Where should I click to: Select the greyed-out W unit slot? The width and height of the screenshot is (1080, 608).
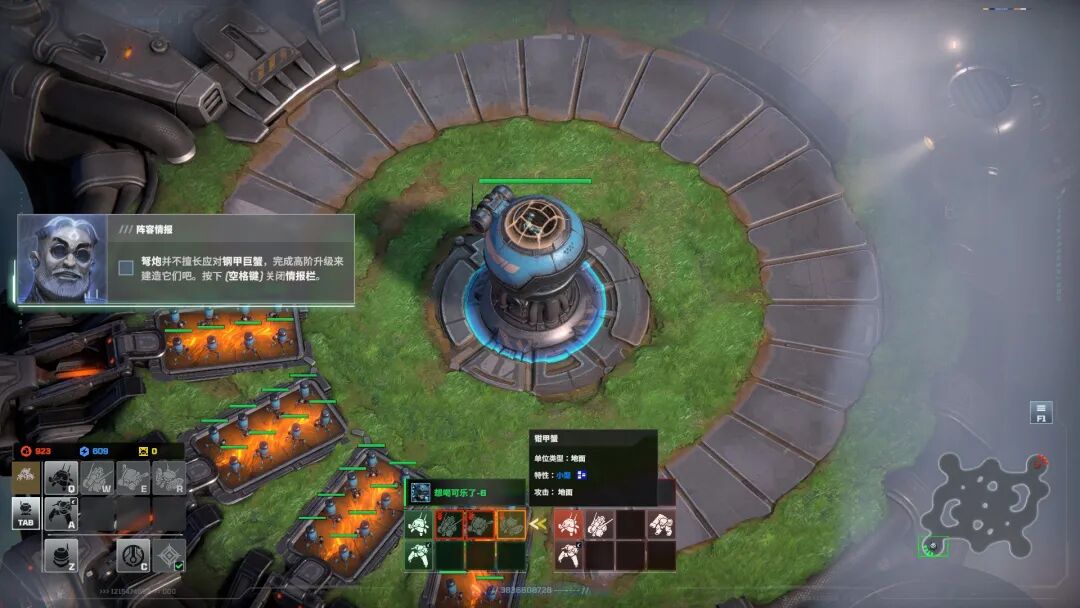pyautogui.click(x=98, y=478)
